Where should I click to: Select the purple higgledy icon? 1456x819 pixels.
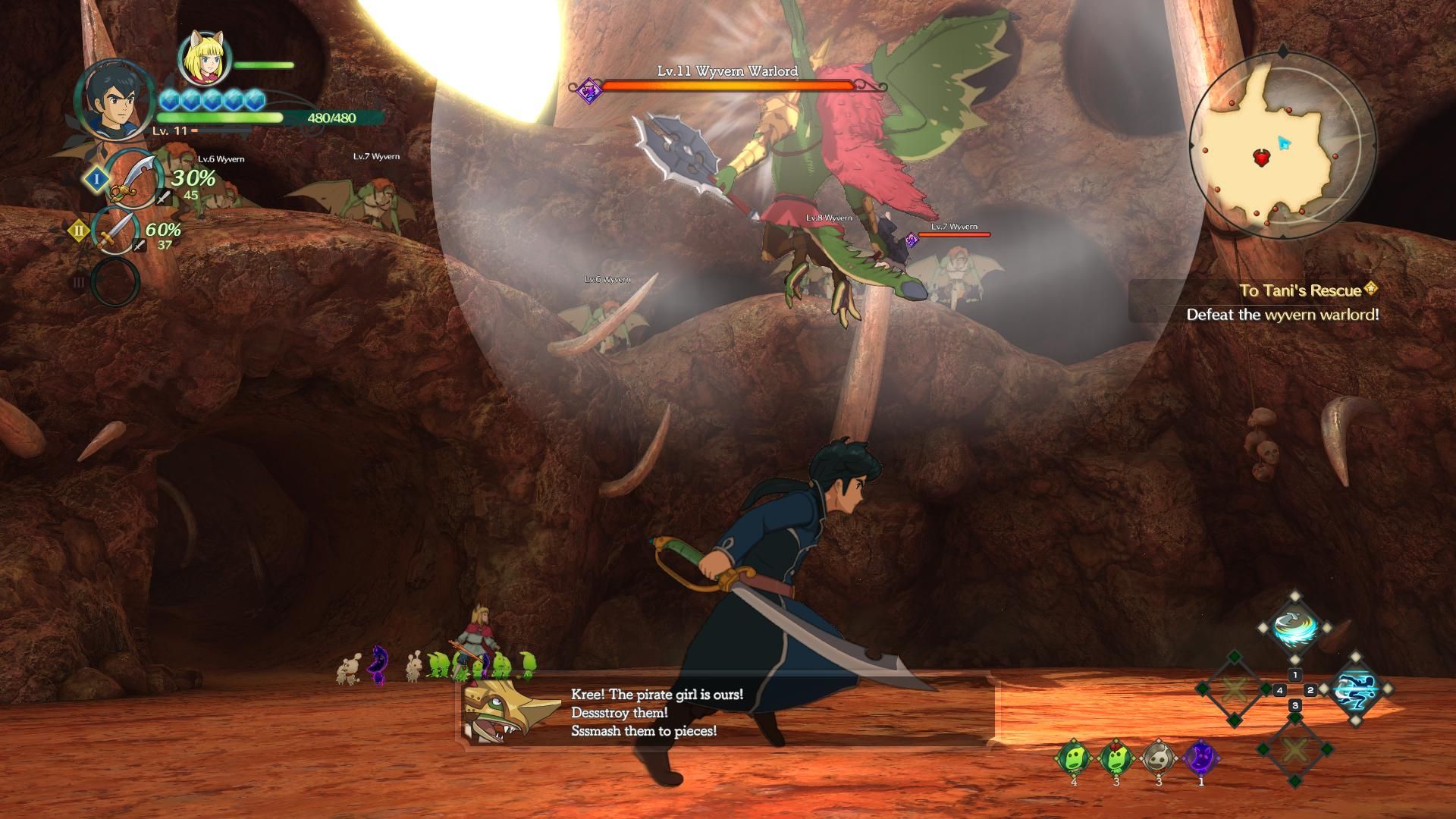1200,758
